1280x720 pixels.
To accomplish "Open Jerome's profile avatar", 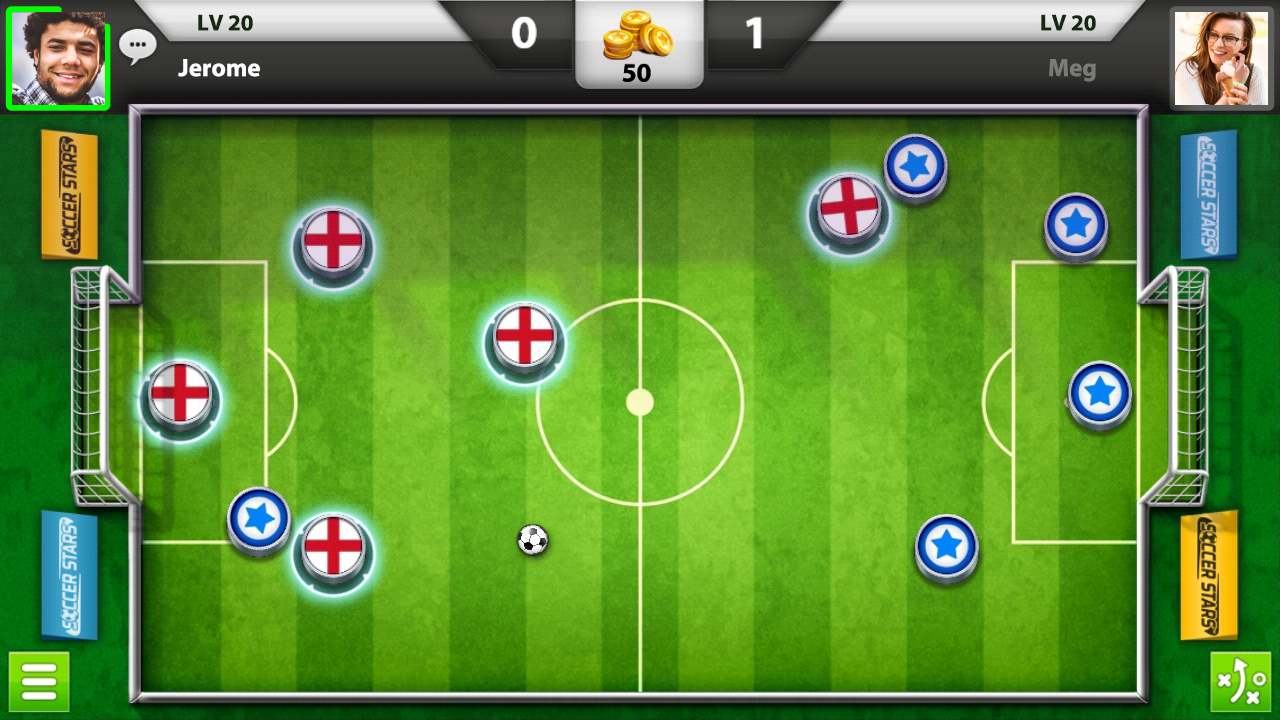I will 57,53.
